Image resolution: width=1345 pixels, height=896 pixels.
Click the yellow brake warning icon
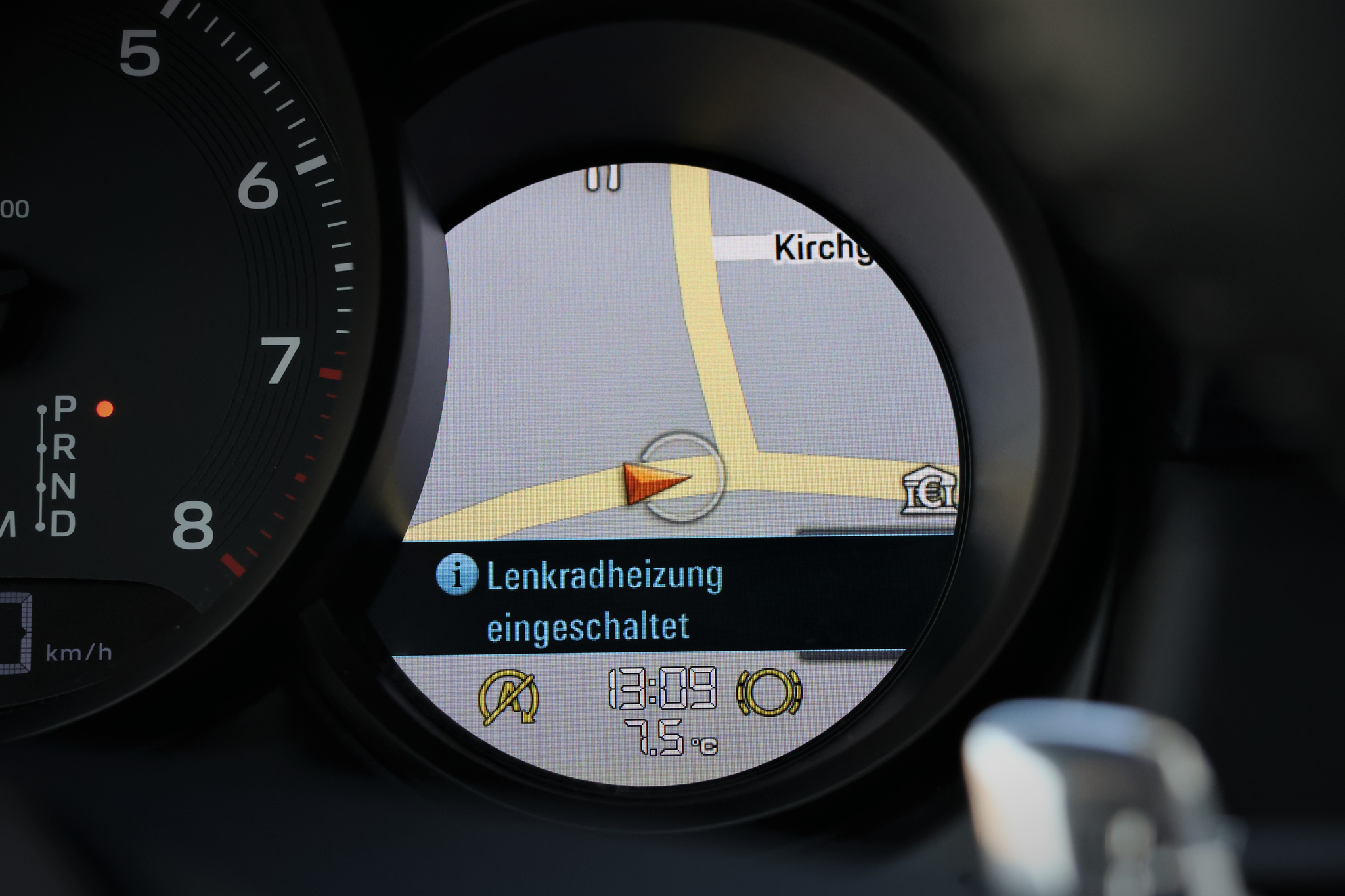click(769, 692)
